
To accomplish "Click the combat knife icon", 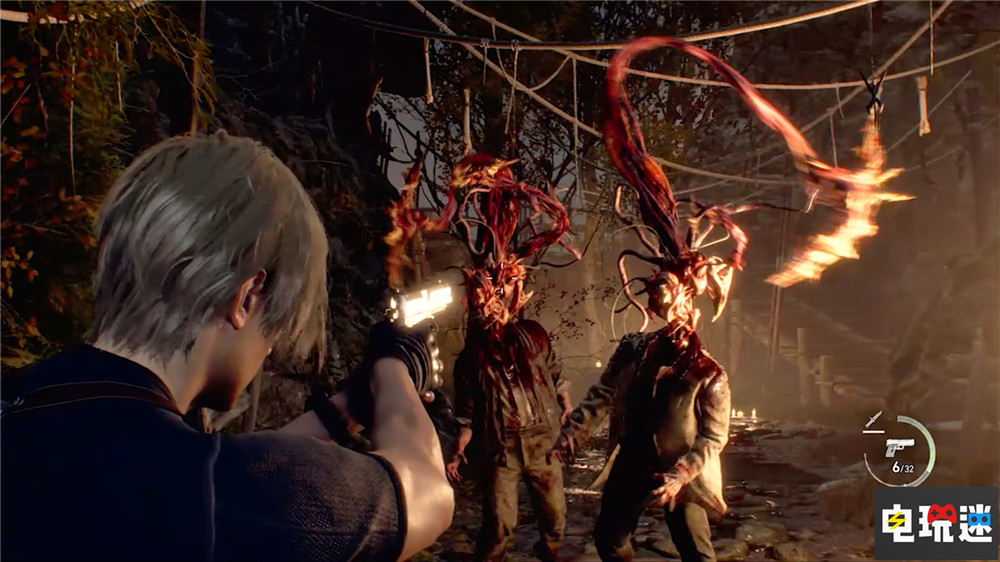I will point(874,421).
